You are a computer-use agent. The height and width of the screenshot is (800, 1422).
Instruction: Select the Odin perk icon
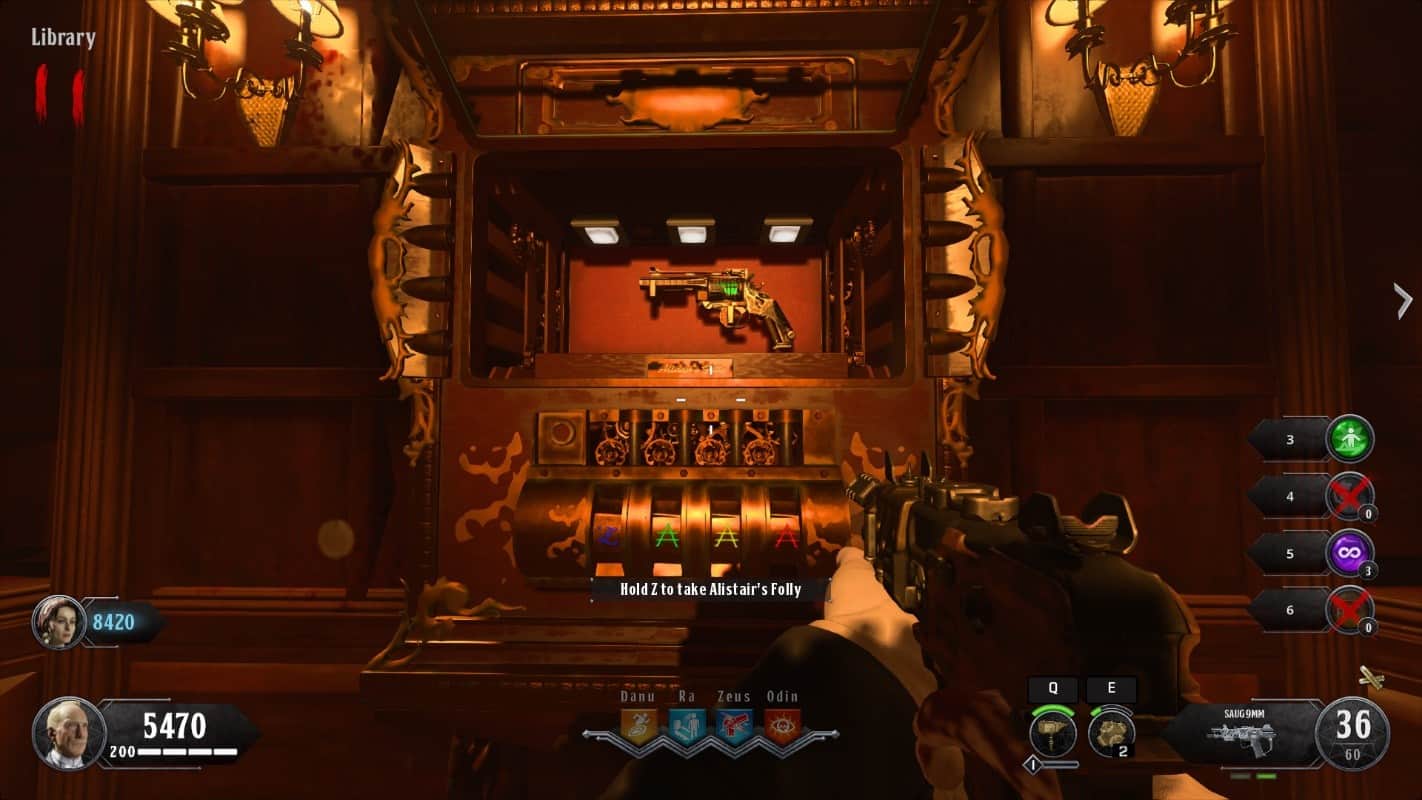tap(782, 726)
